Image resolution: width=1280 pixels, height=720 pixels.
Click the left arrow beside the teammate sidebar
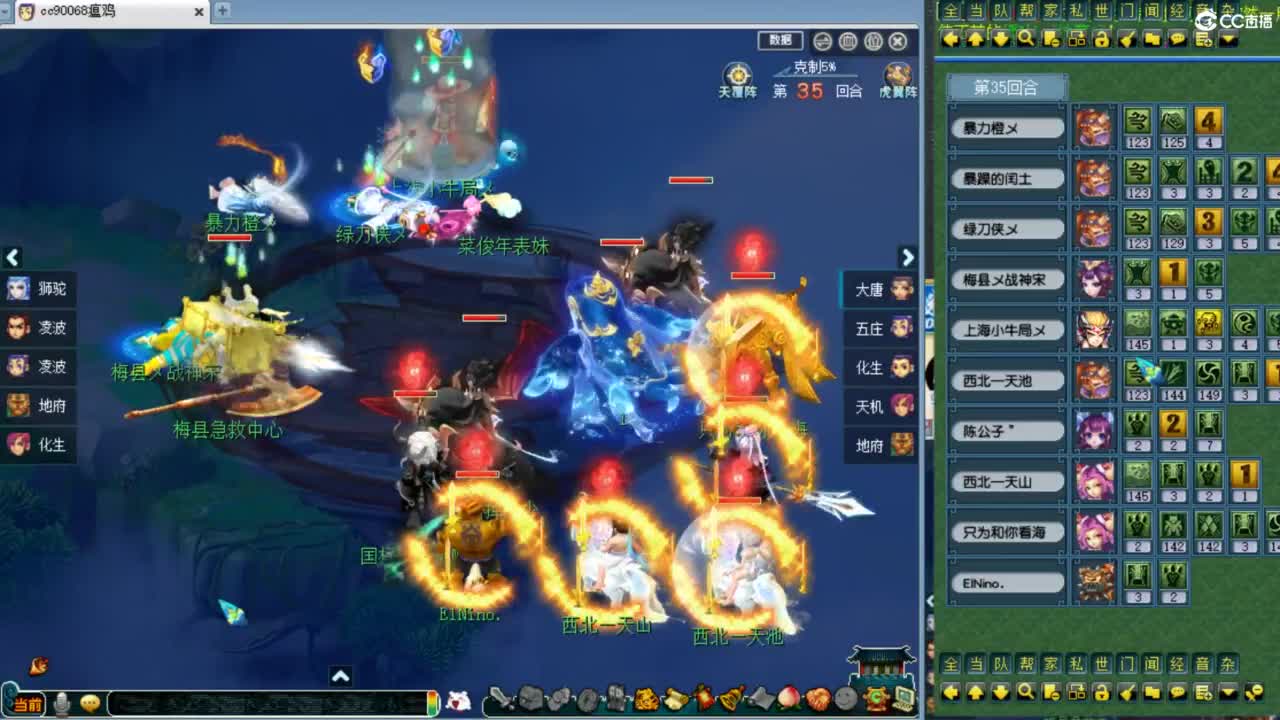coord(12,258)
